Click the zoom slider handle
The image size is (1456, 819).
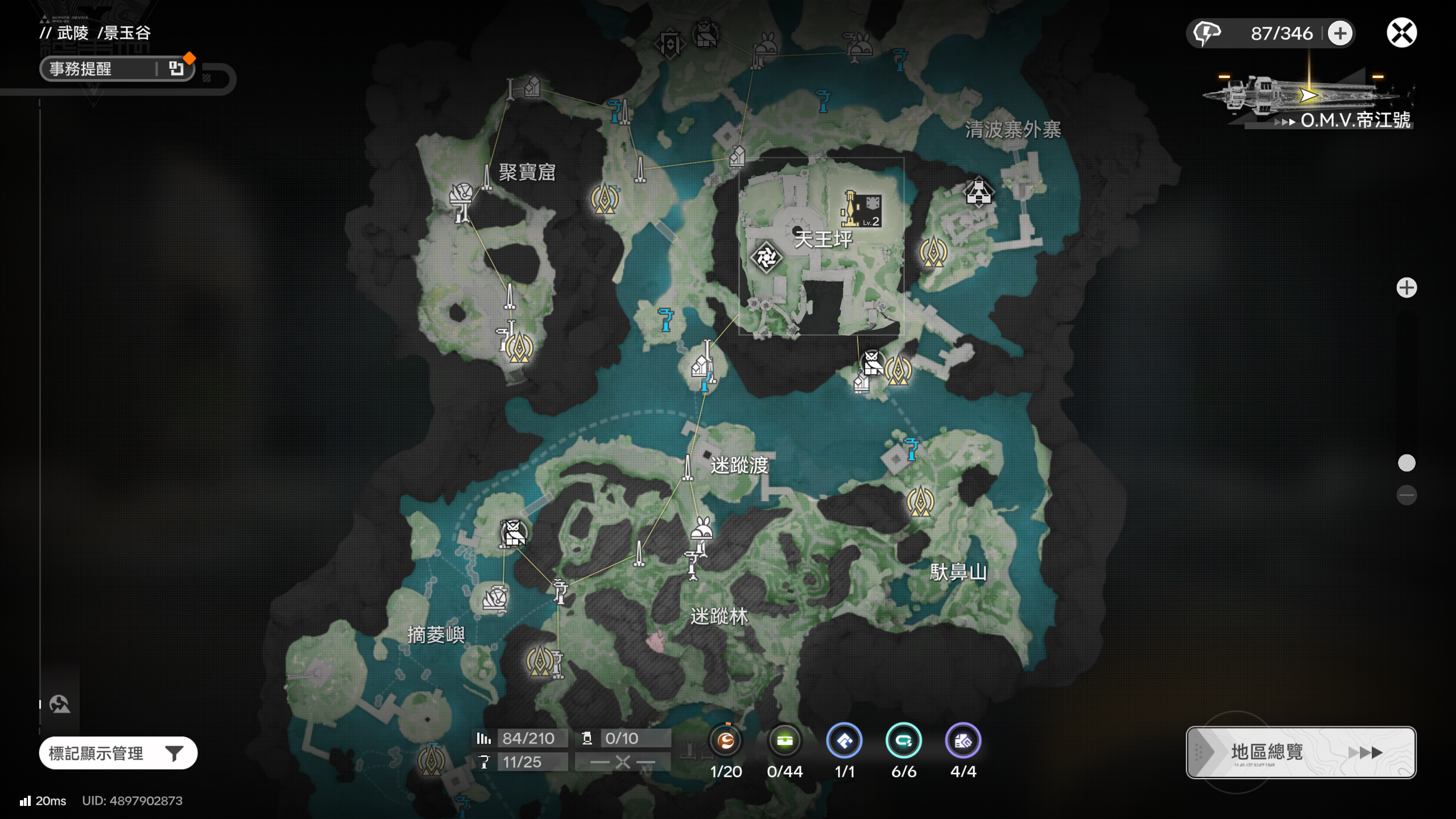pyautogui.click(x=1406, y=463)
